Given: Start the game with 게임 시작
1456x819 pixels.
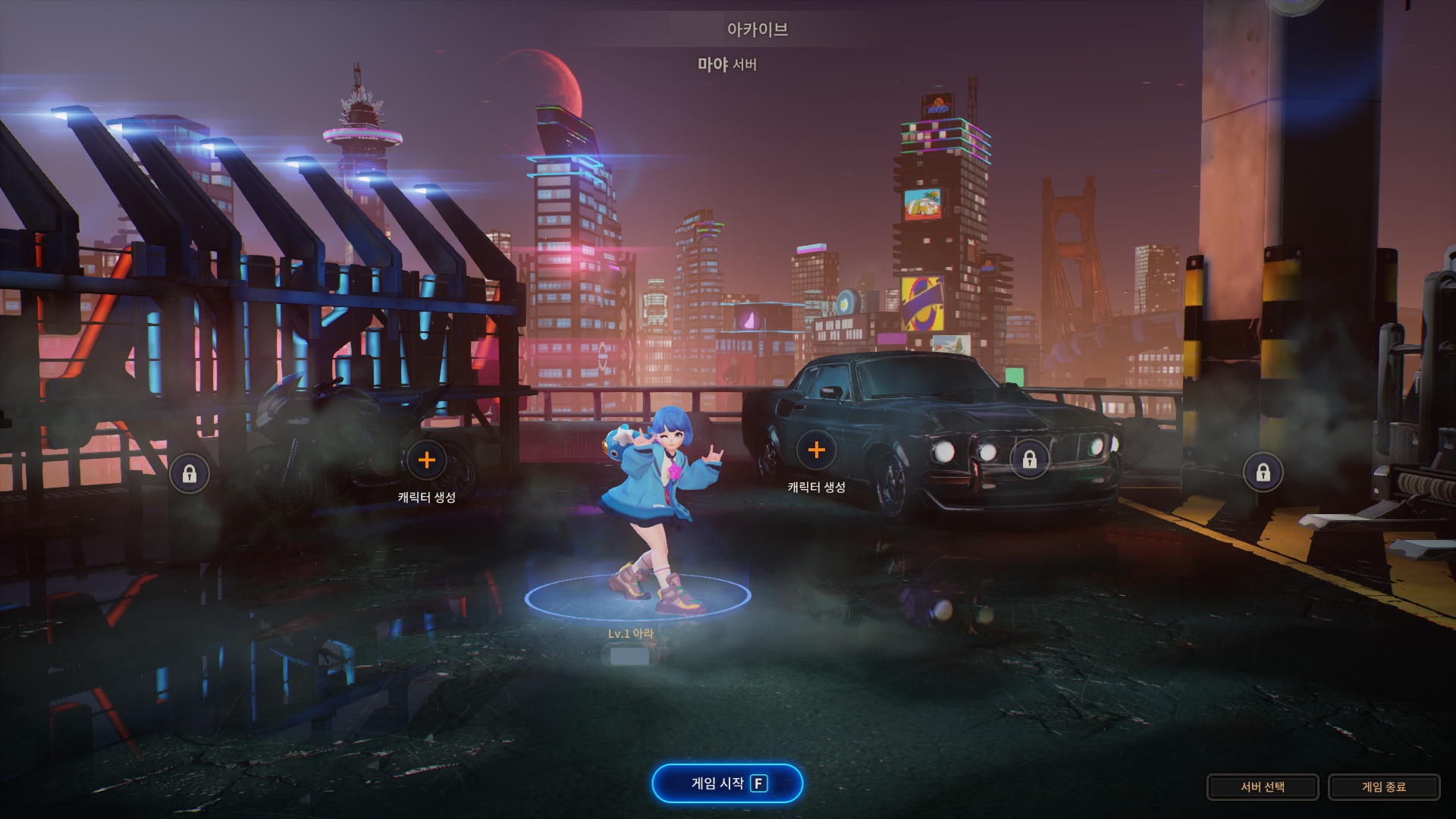Looking at the screenshot, I should click(726, 783).
